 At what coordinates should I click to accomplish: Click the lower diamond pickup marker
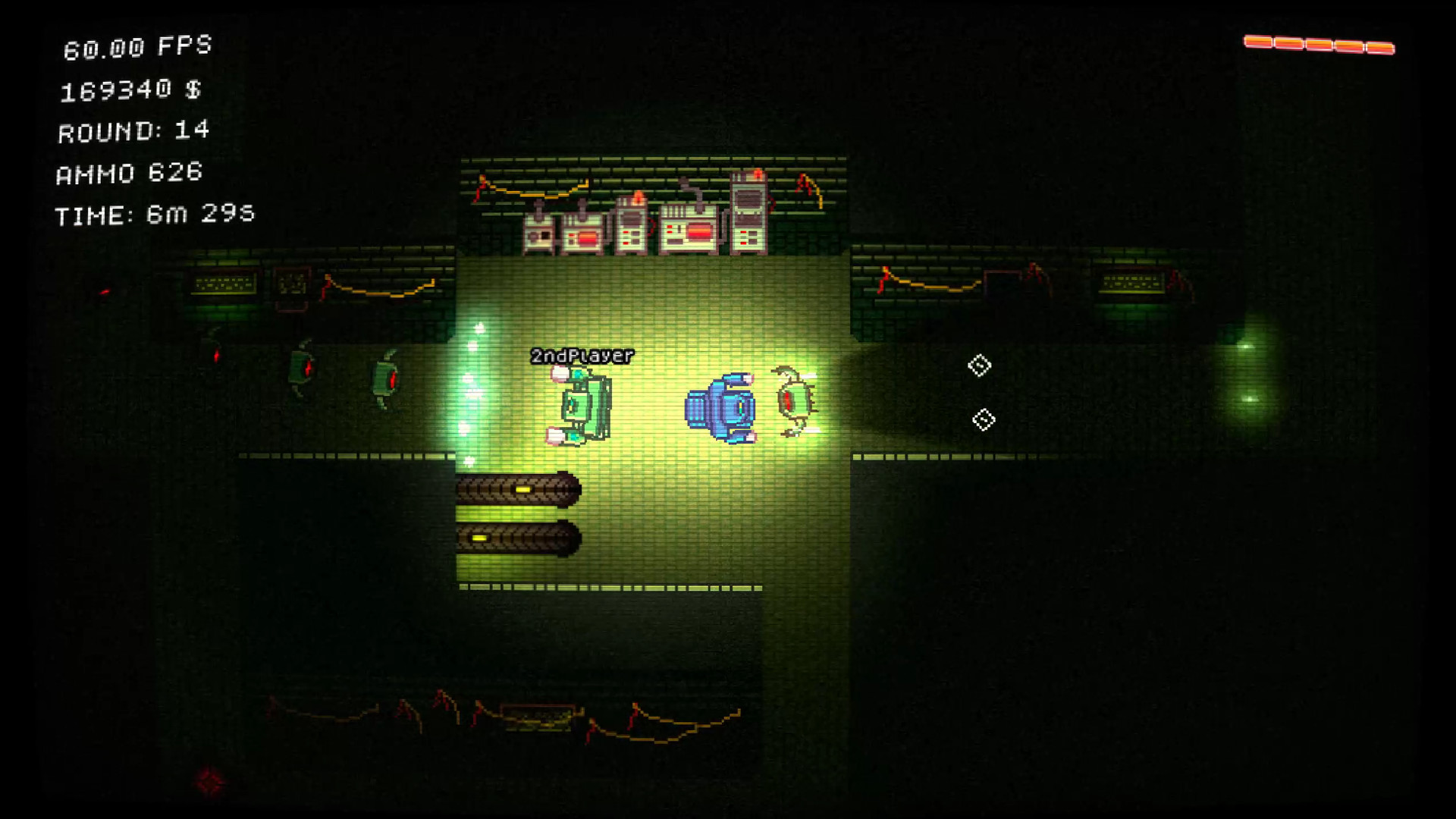click(984, 418)
